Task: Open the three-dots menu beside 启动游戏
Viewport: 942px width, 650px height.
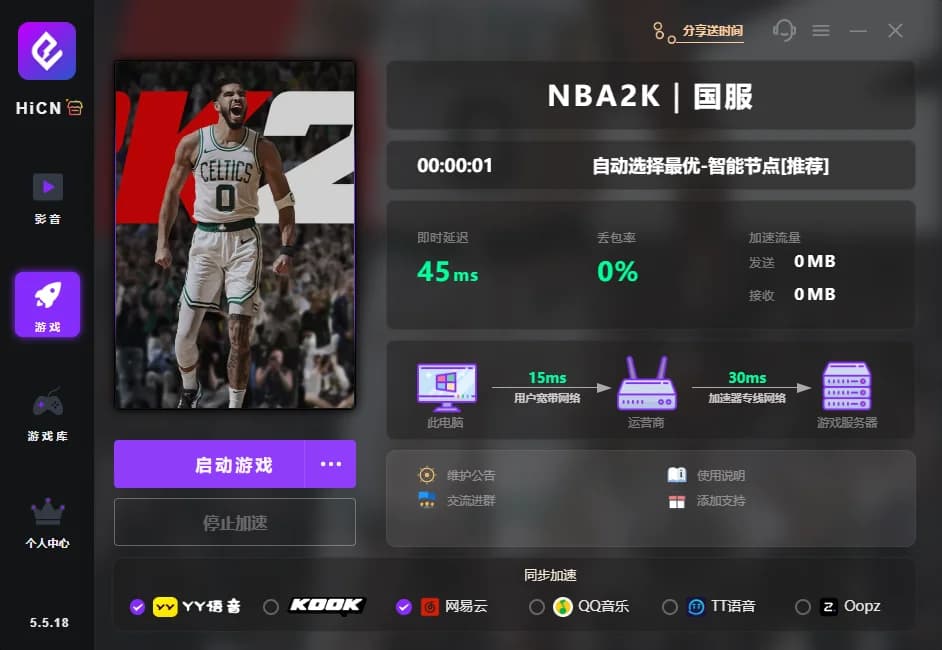Action: (331, 465)
